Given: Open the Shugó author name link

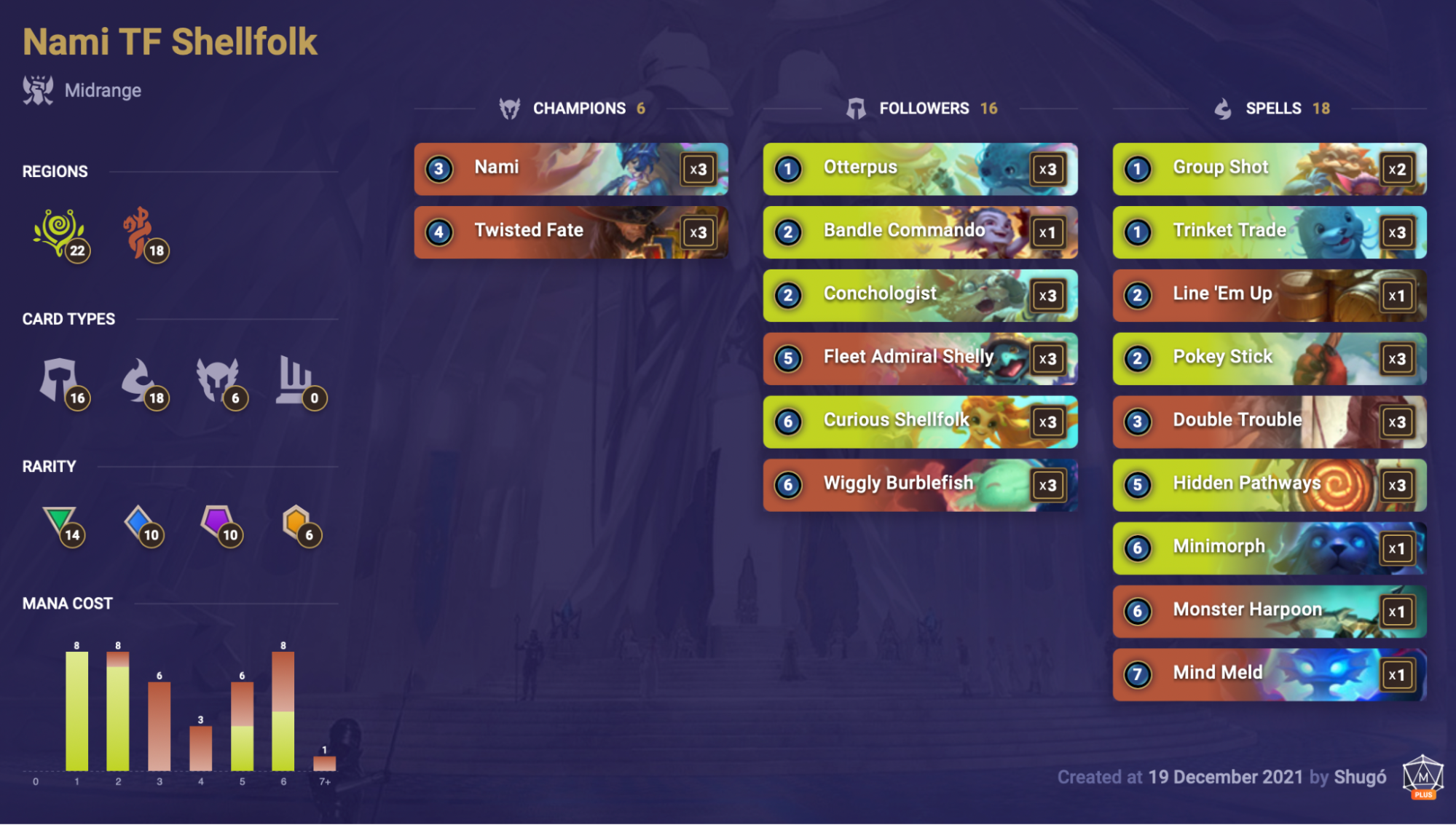Looking at the screenshot, I should (x=1360, y=778).
